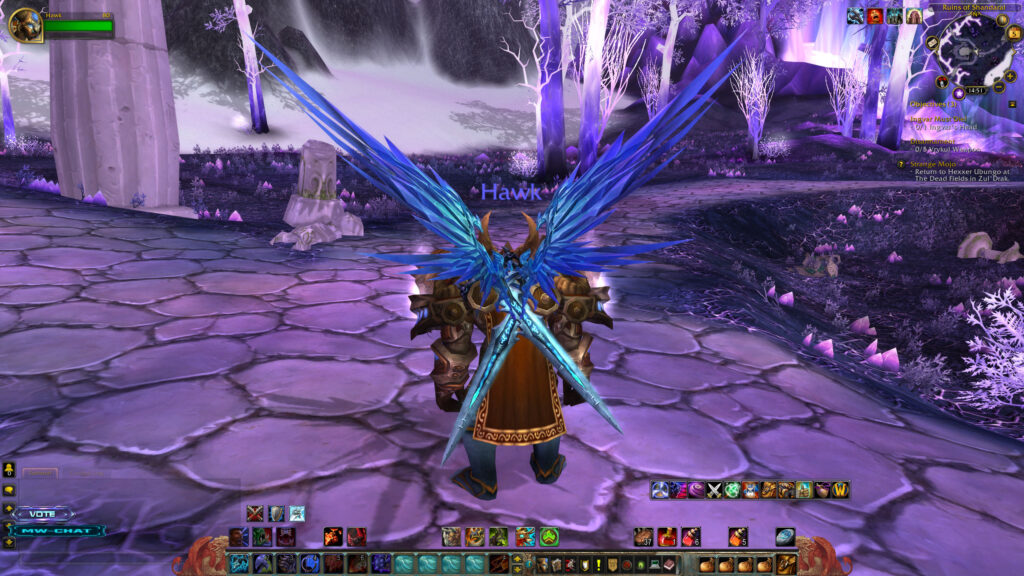1024x576 pixels.
Task: Activate the Battle Stance crossed-swords icon
Action: pos(254,513)
